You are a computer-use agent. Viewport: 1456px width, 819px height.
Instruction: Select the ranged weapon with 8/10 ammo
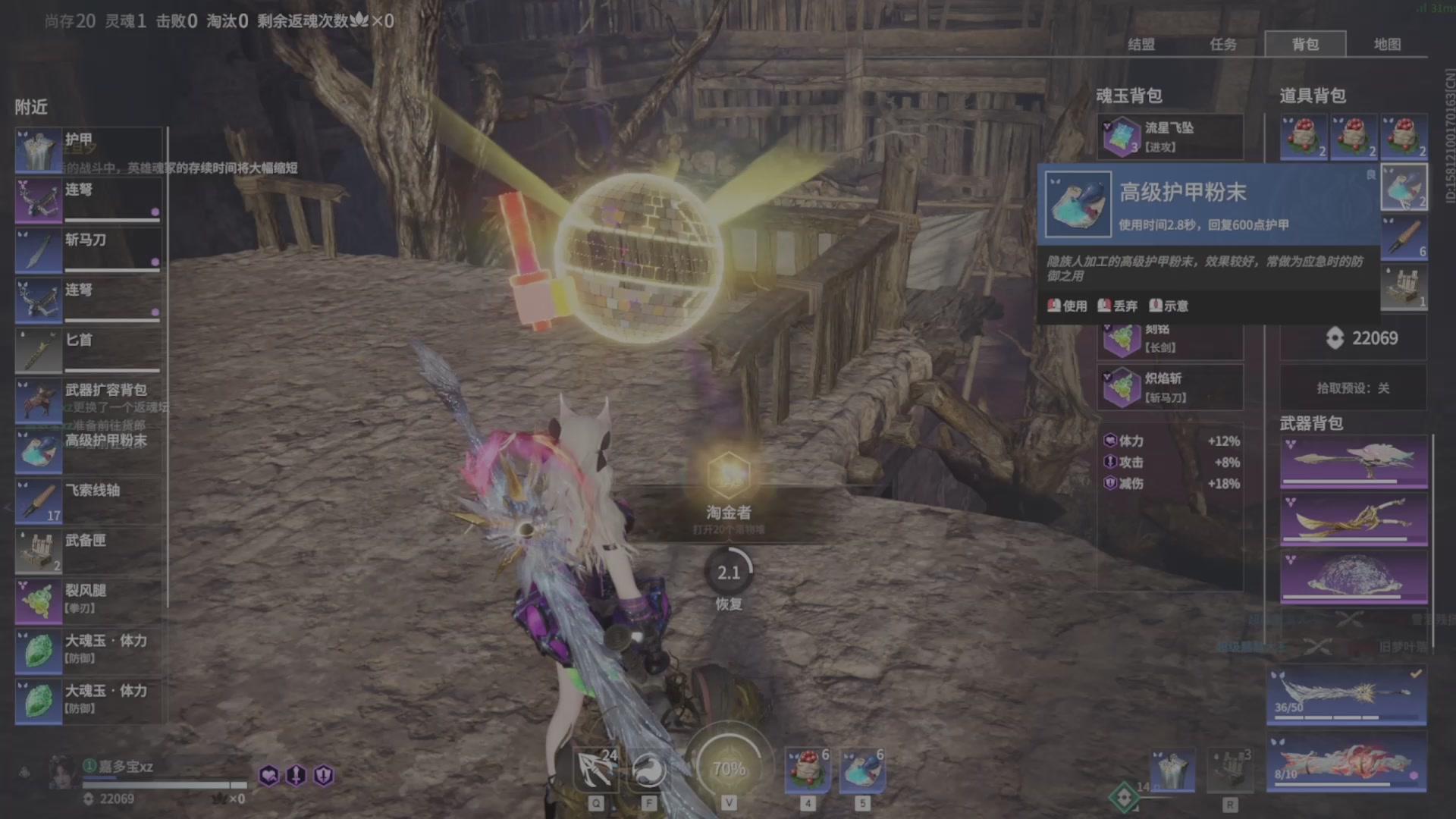pos(1346,762)
